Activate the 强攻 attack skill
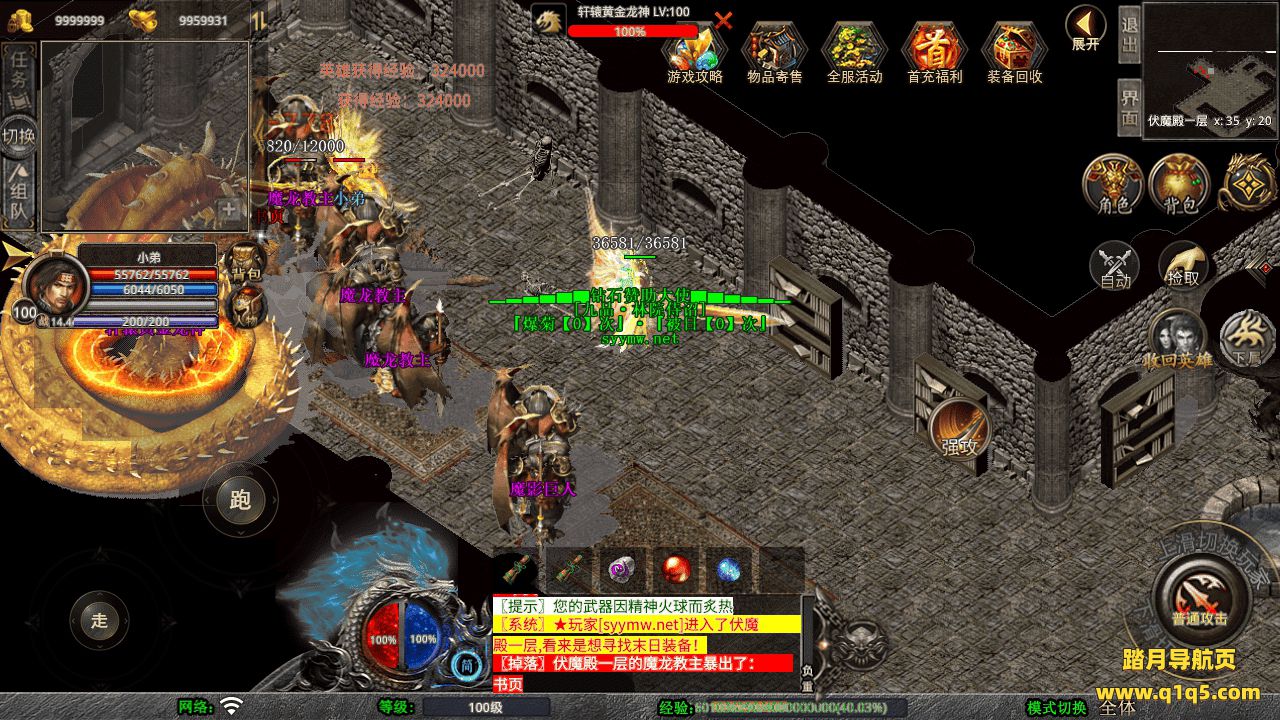1280x720 pixels. click(x=959, y=432)
